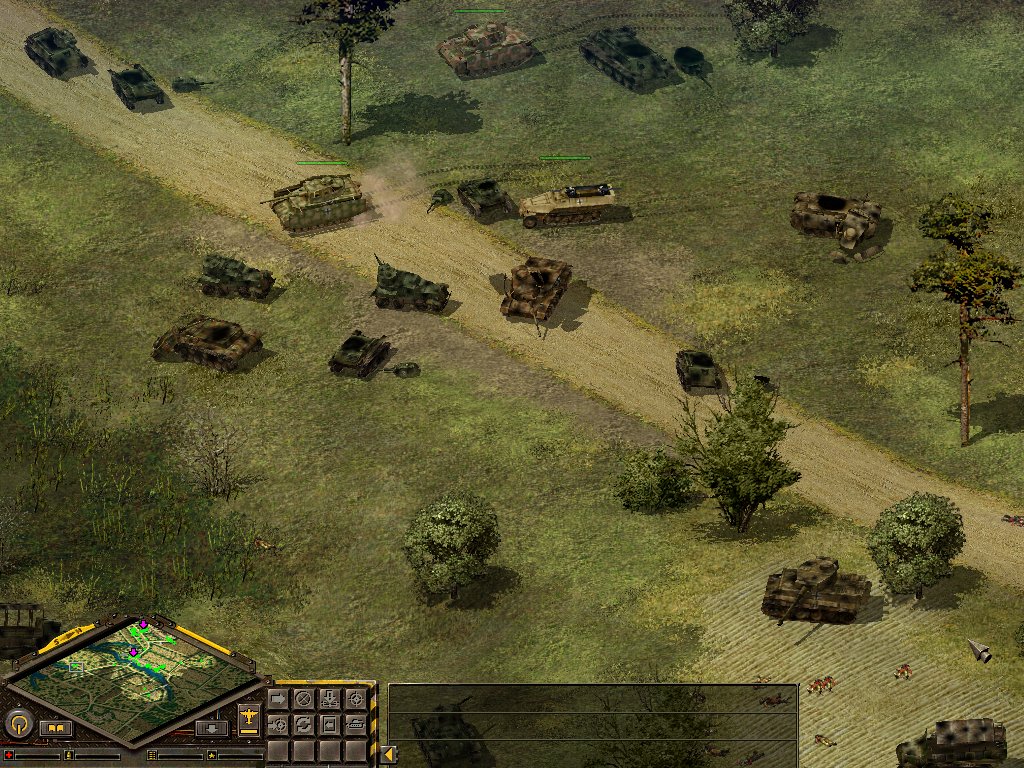Select the left-arrow-in-box command button

329,724
